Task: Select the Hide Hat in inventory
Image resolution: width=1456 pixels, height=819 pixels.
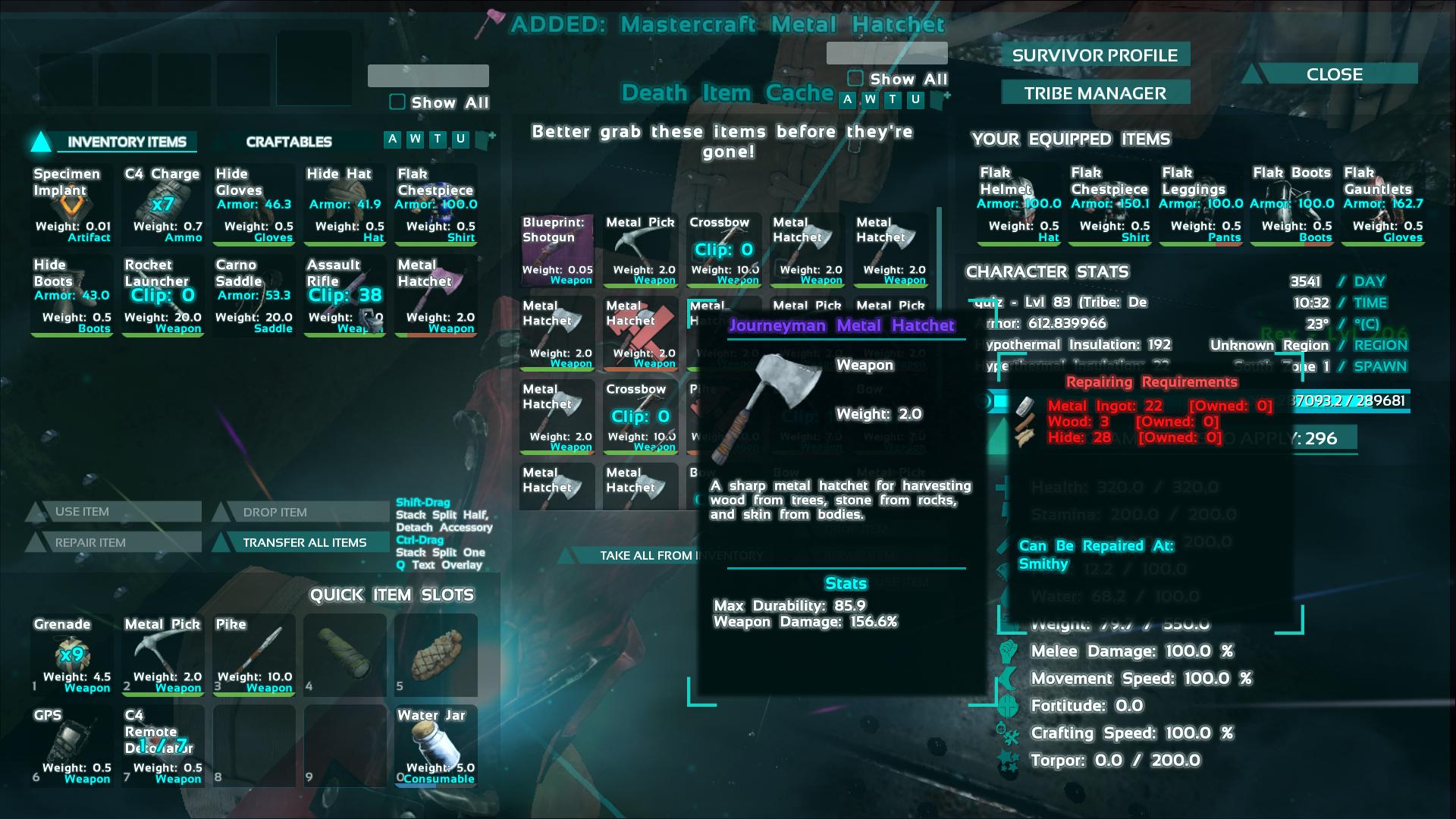Action: (345, 205)
